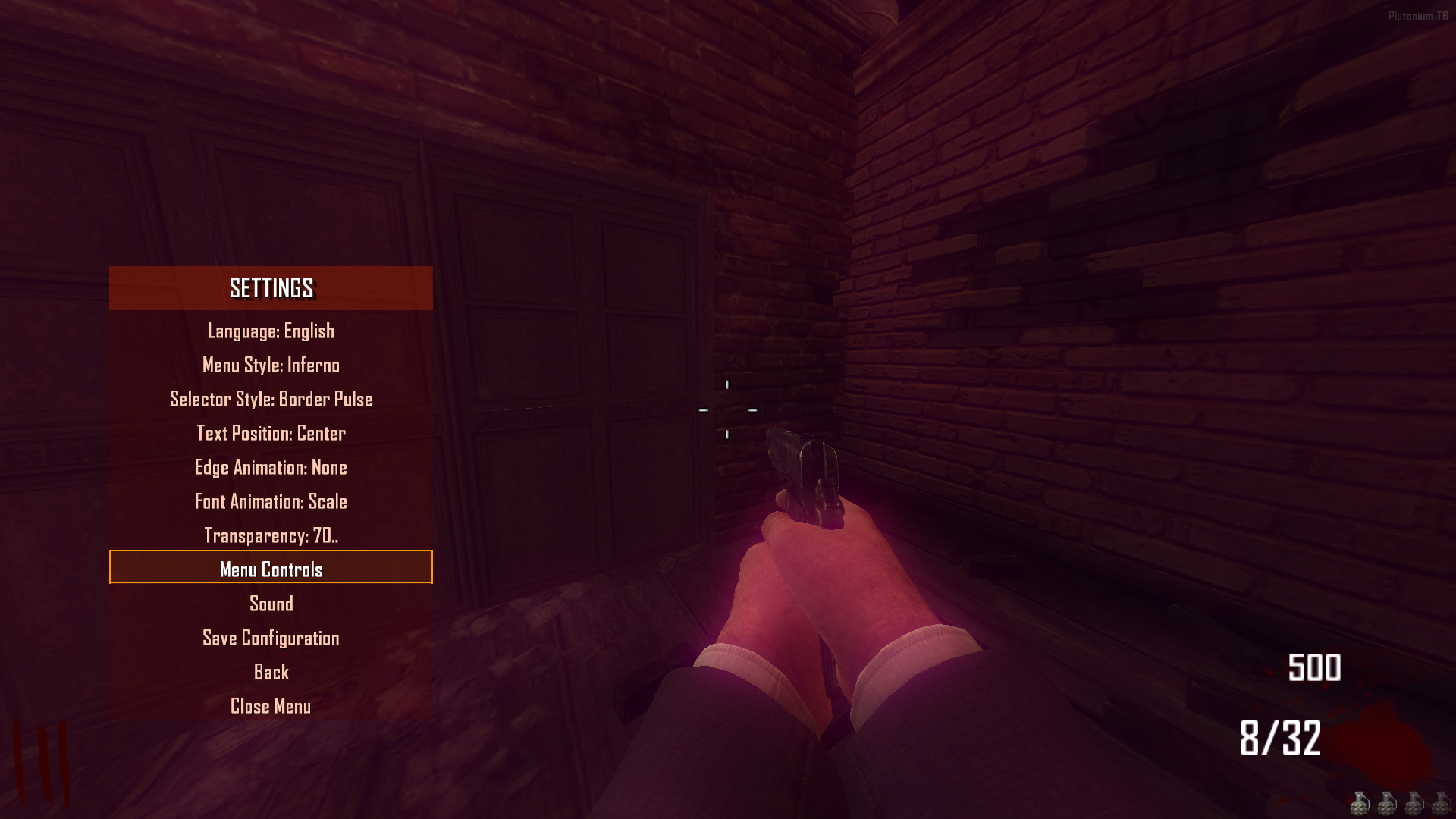Click the 500 points counter
Screen dimensions: 1456x819
click(x=1314, y=669)
